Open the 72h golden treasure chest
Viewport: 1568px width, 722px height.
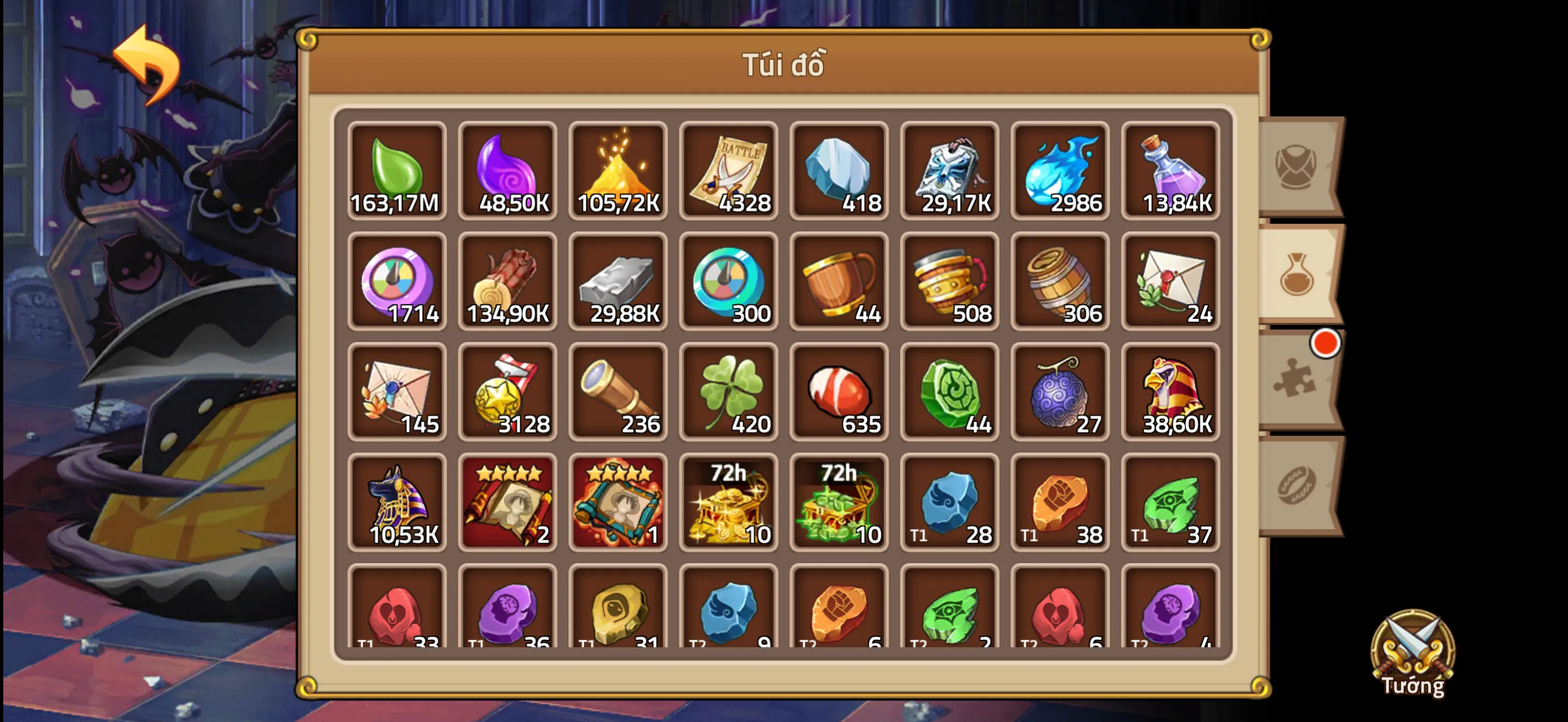(x=729, y=503)
